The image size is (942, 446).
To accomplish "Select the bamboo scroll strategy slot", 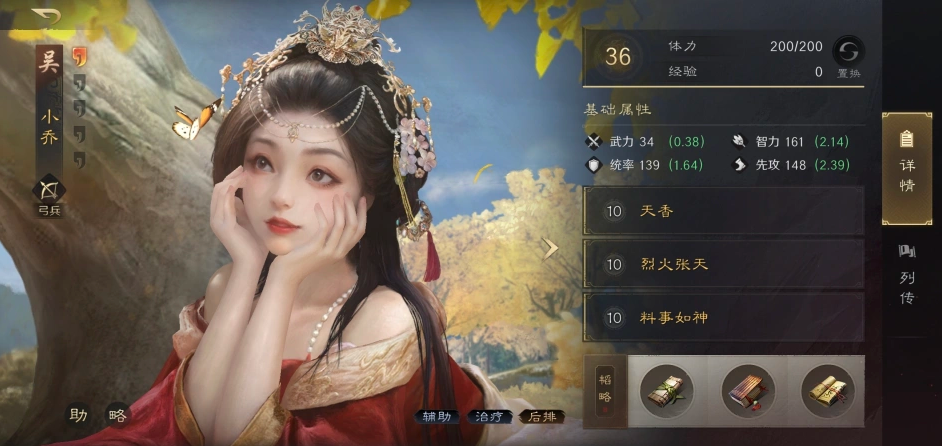I will [666, 391].
